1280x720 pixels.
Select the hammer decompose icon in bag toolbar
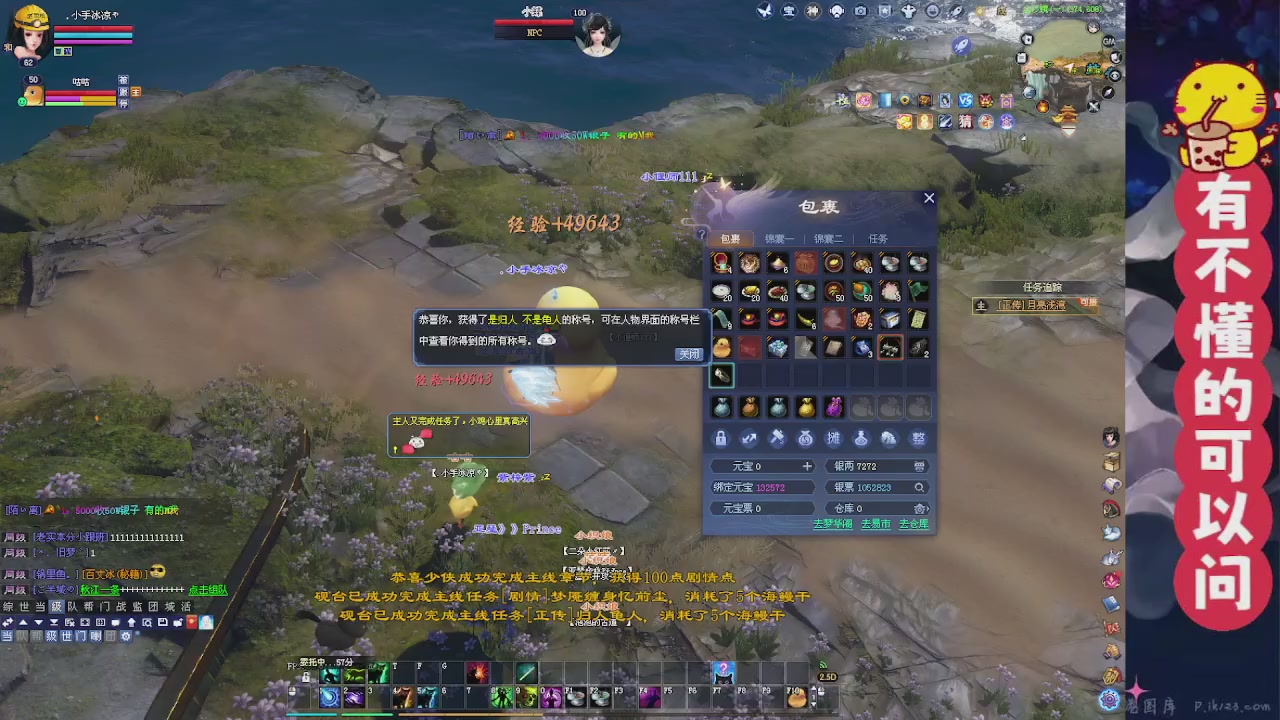point(777,437)
